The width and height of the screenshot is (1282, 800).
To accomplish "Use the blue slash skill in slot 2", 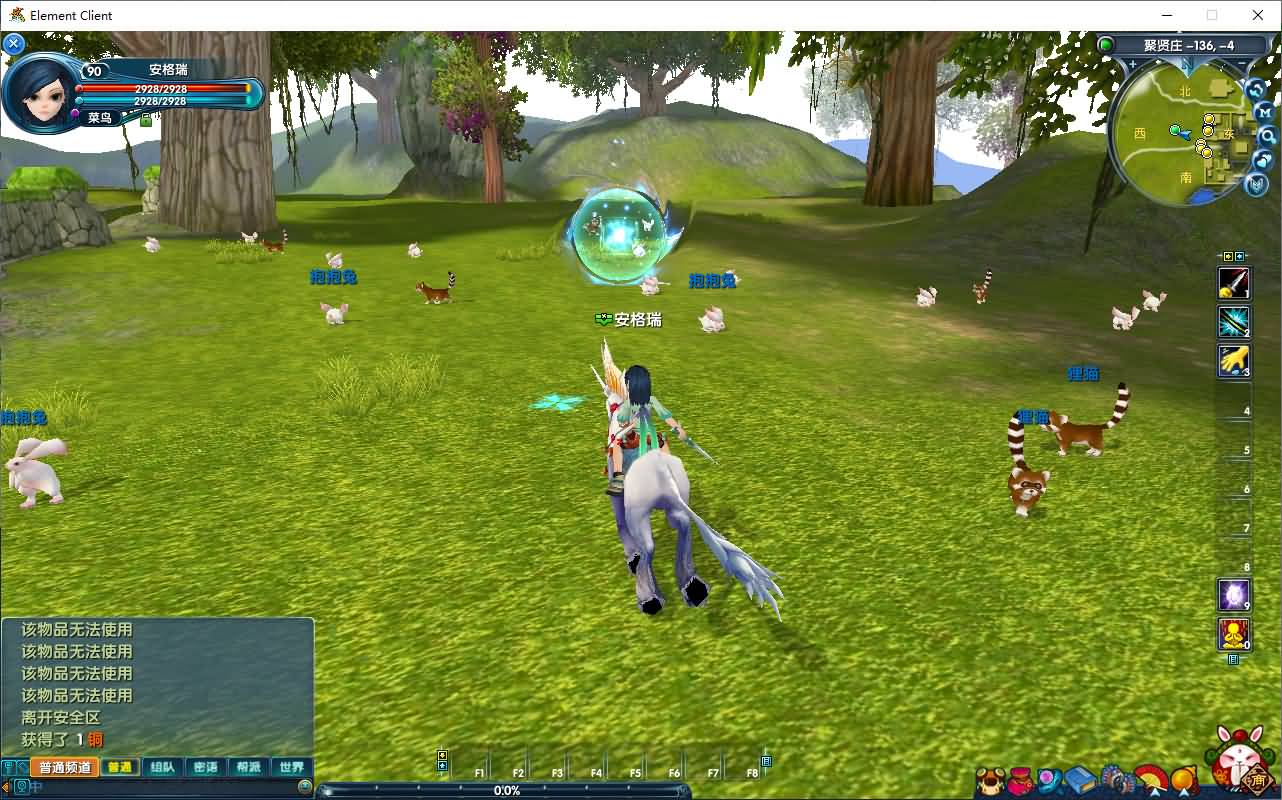I will coord(1233,322).
